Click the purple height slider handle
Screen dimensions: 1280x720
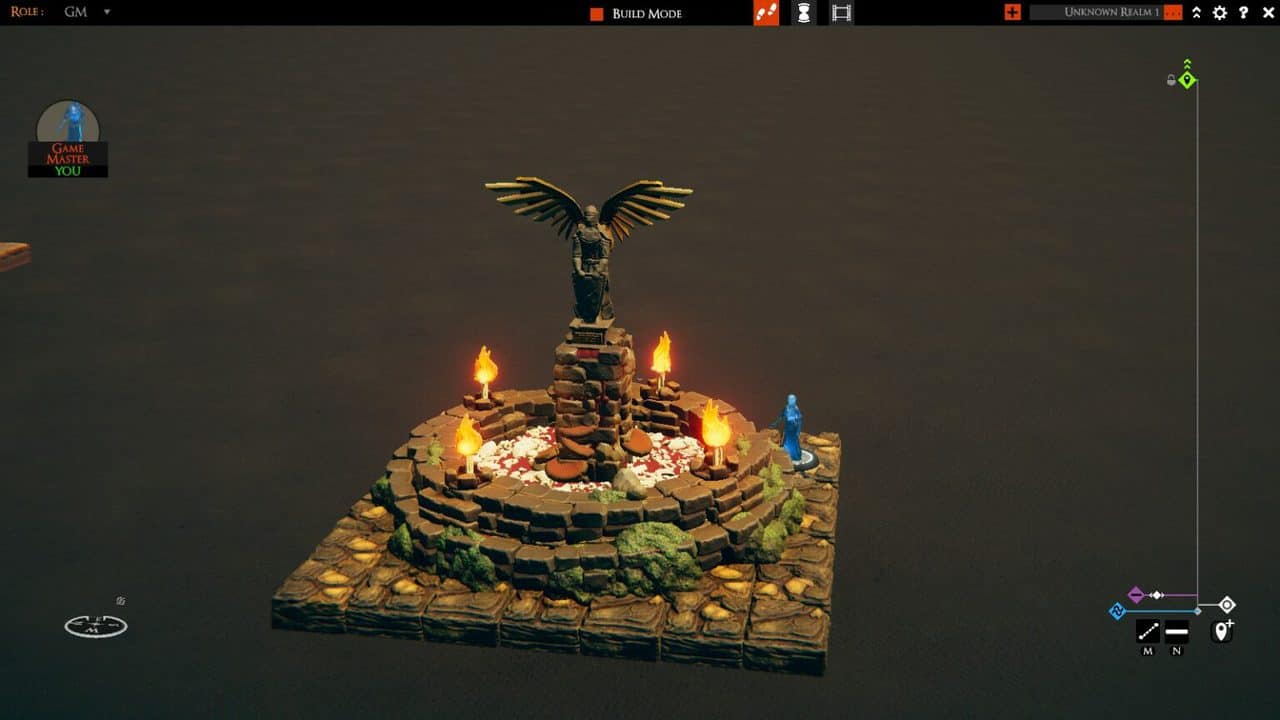coord(1137,593)
